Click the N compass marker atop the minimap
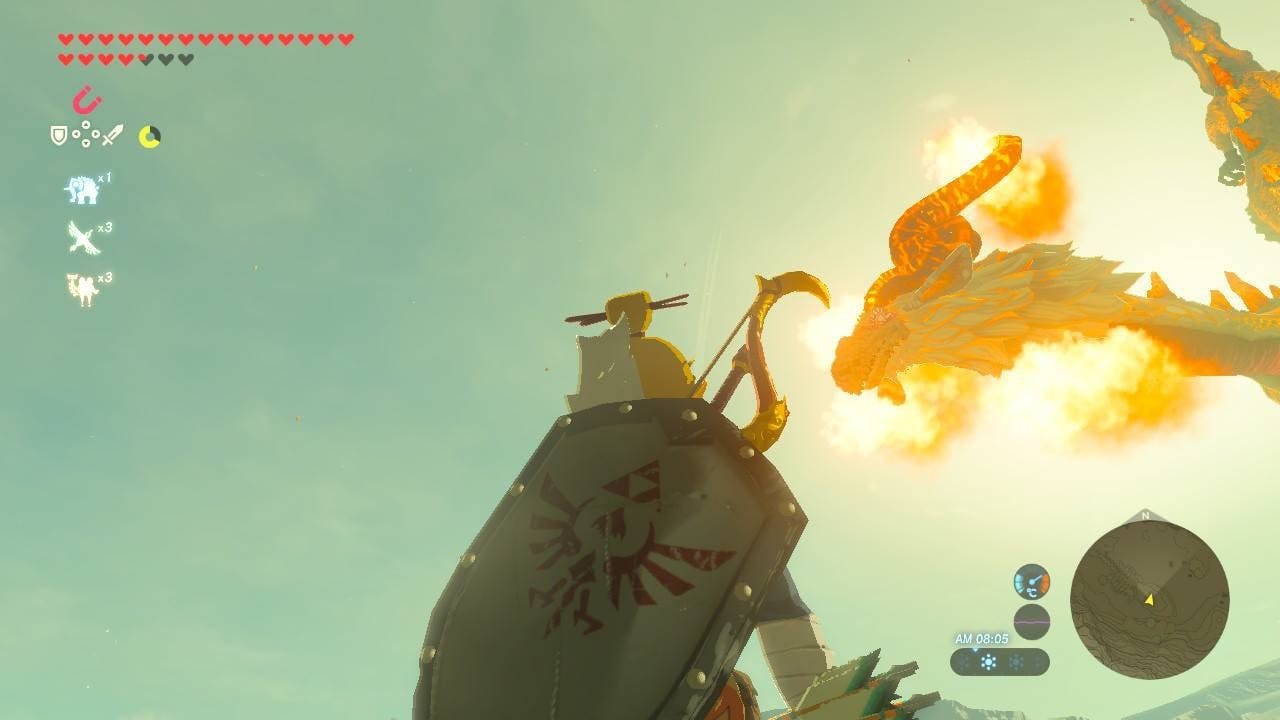The height and width of the screenshot is (720, 1280). [x=1145, y=516]
